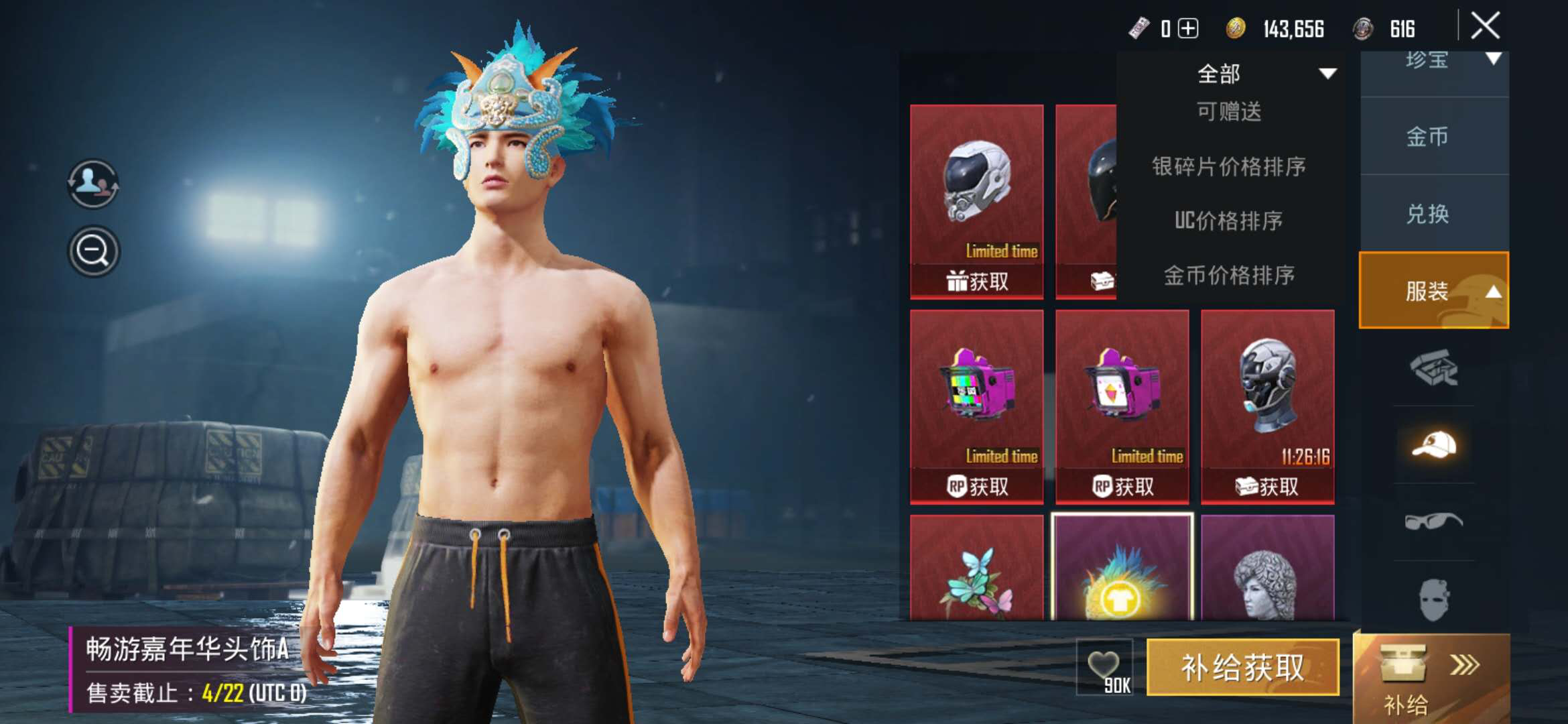Pick 金币价格排序 sort option
This screenshot has height=724, width=1568.
pyautogui.click(x=1229, y=275)
